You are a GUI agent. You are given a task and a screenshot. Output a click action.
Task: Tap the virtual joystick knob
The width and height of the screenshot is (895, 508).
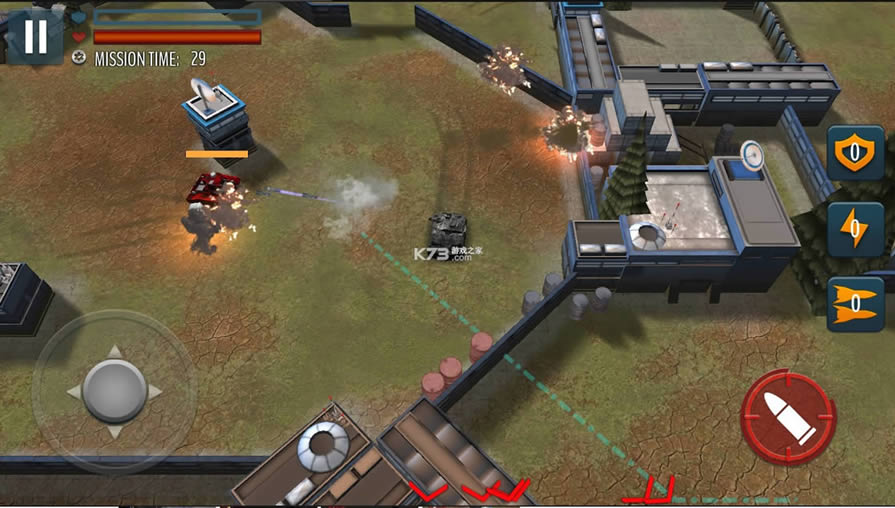[114, 391]
